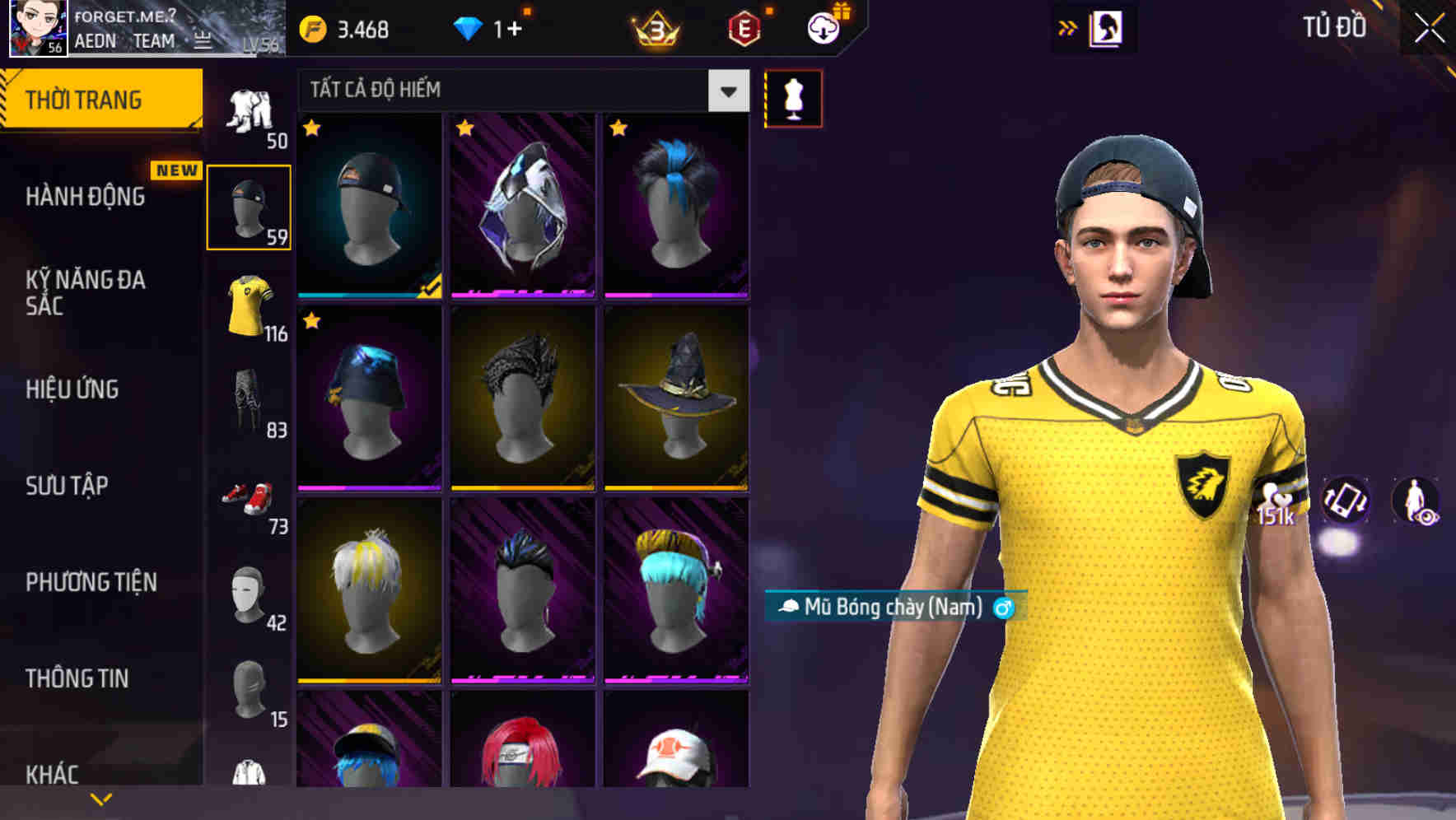Toggle the favorite star on the blue bucket hat
The height and width of the screenshot is (820, 1456).
tap(311, 323)
